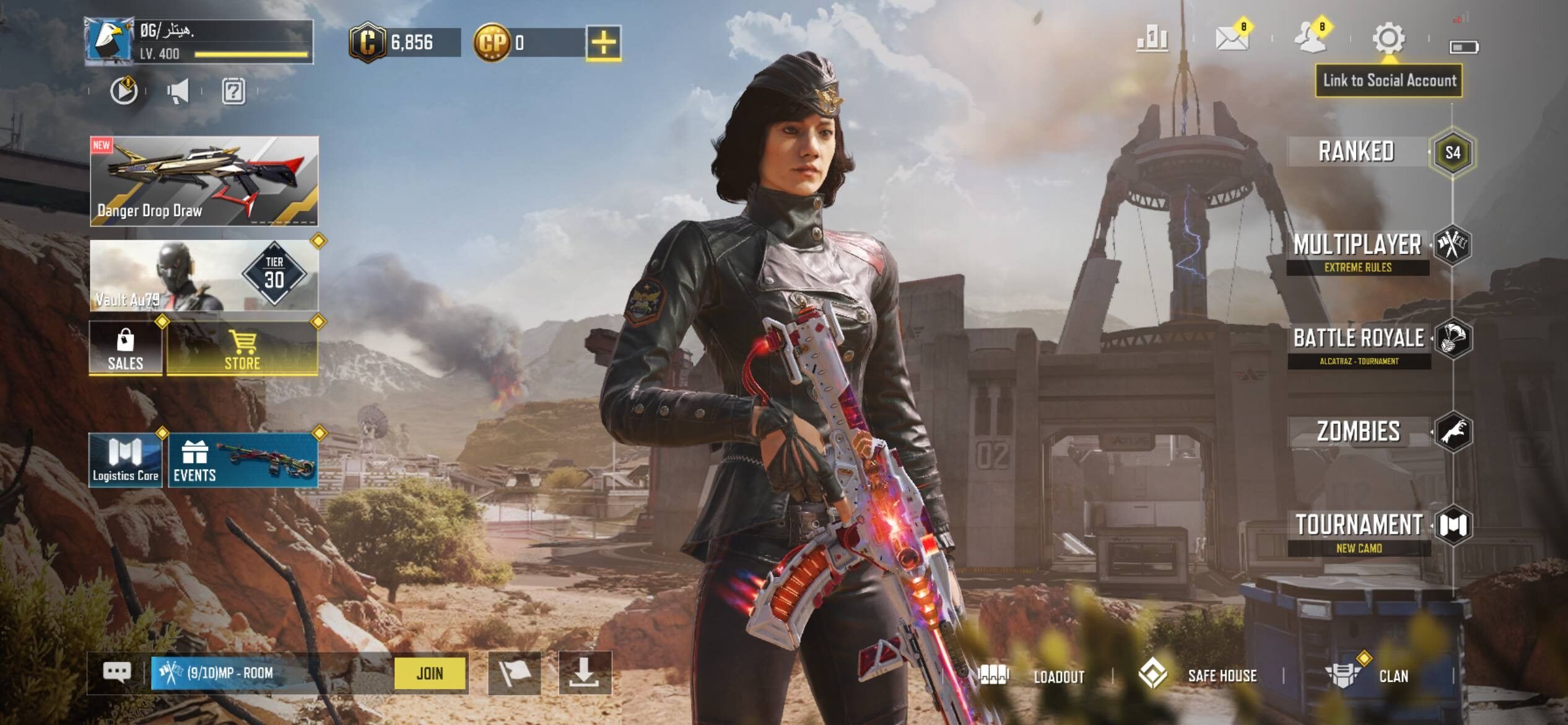The image size is (1568, 725).
Task: Open the Danger Drop Draw banner
Action: [x=204, y=181]
